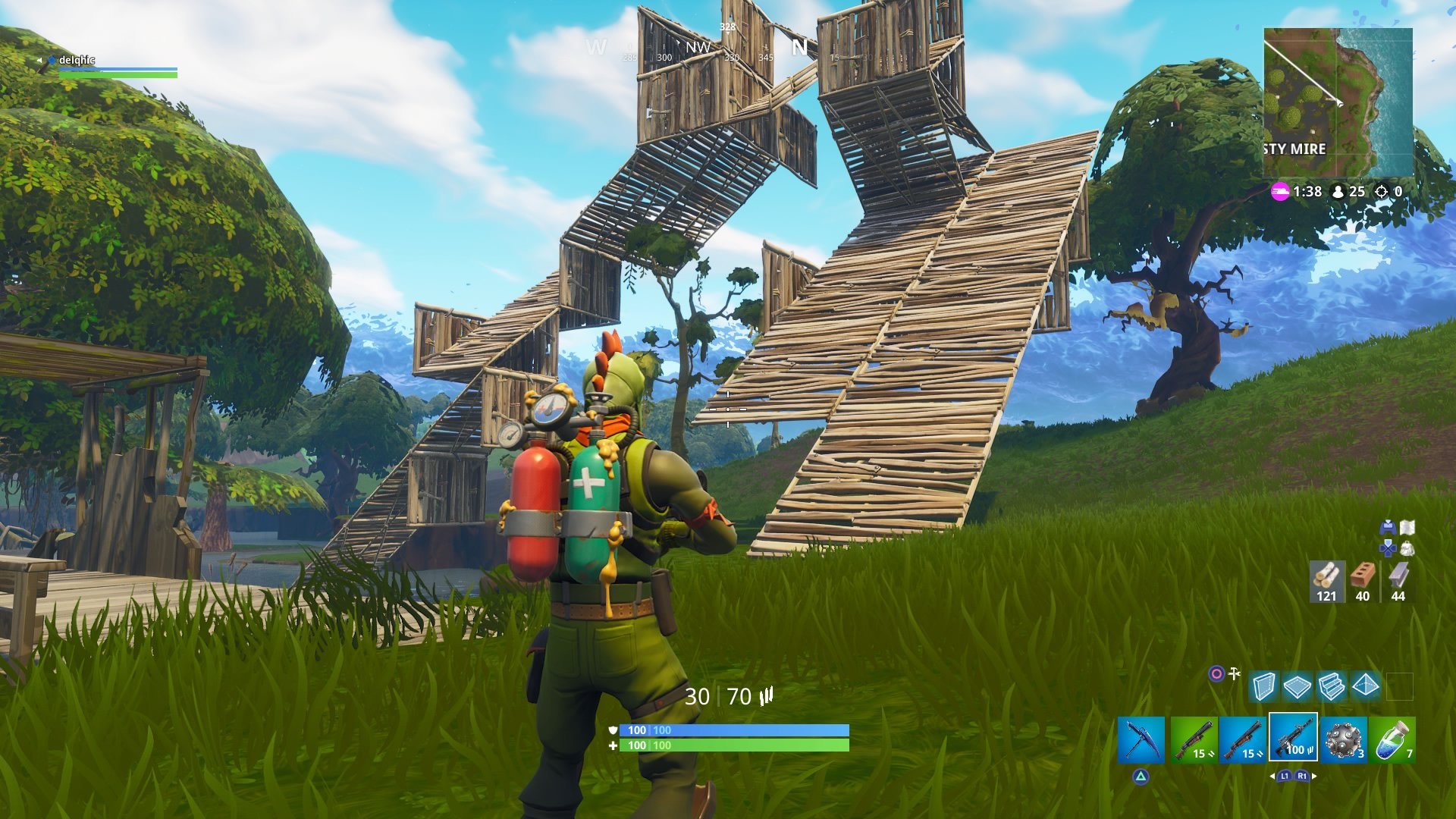Select the equipped assault rifle slot

click(1294, 739)
